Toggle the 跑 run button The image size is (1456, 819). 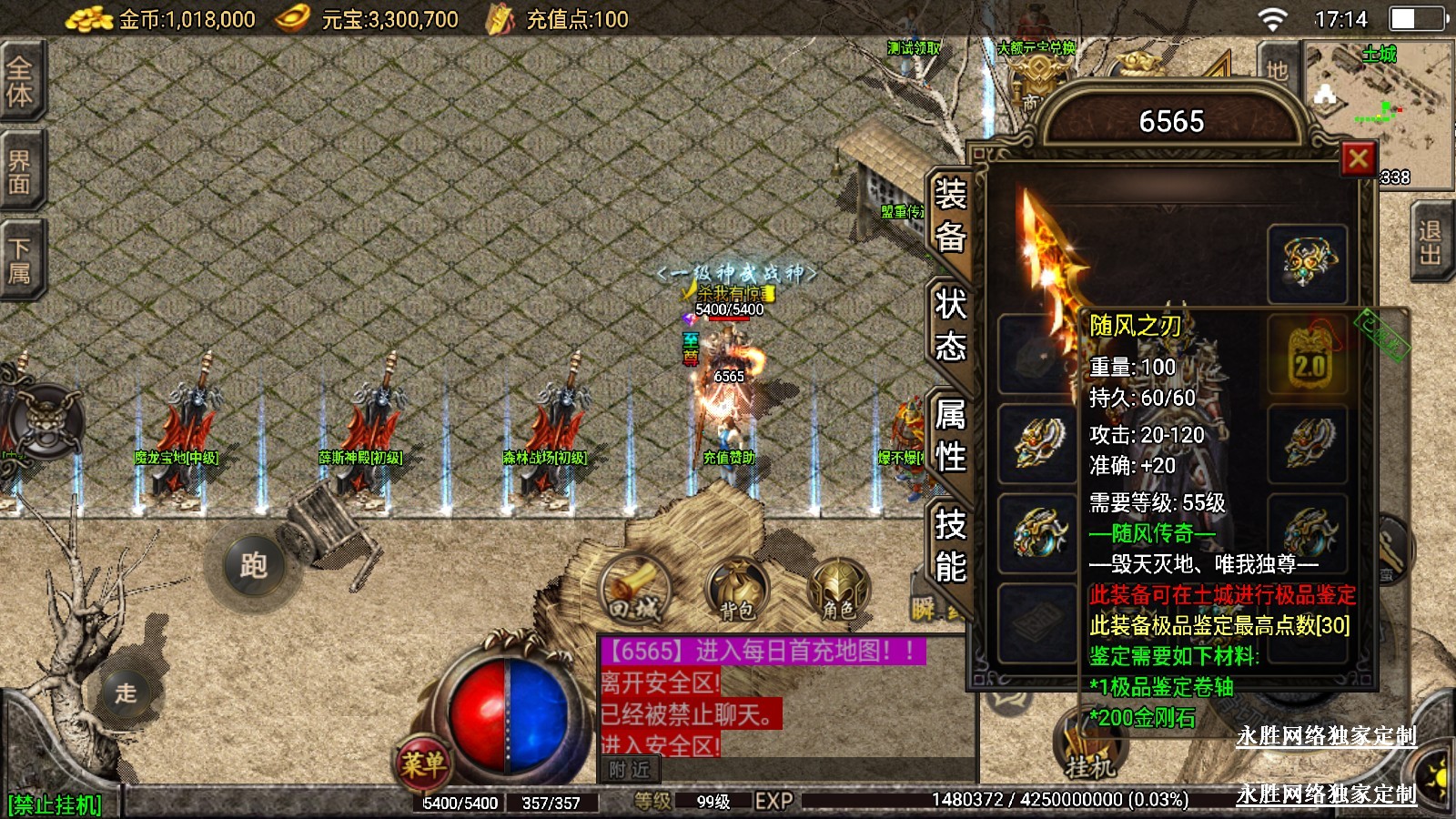coord(253,566)
